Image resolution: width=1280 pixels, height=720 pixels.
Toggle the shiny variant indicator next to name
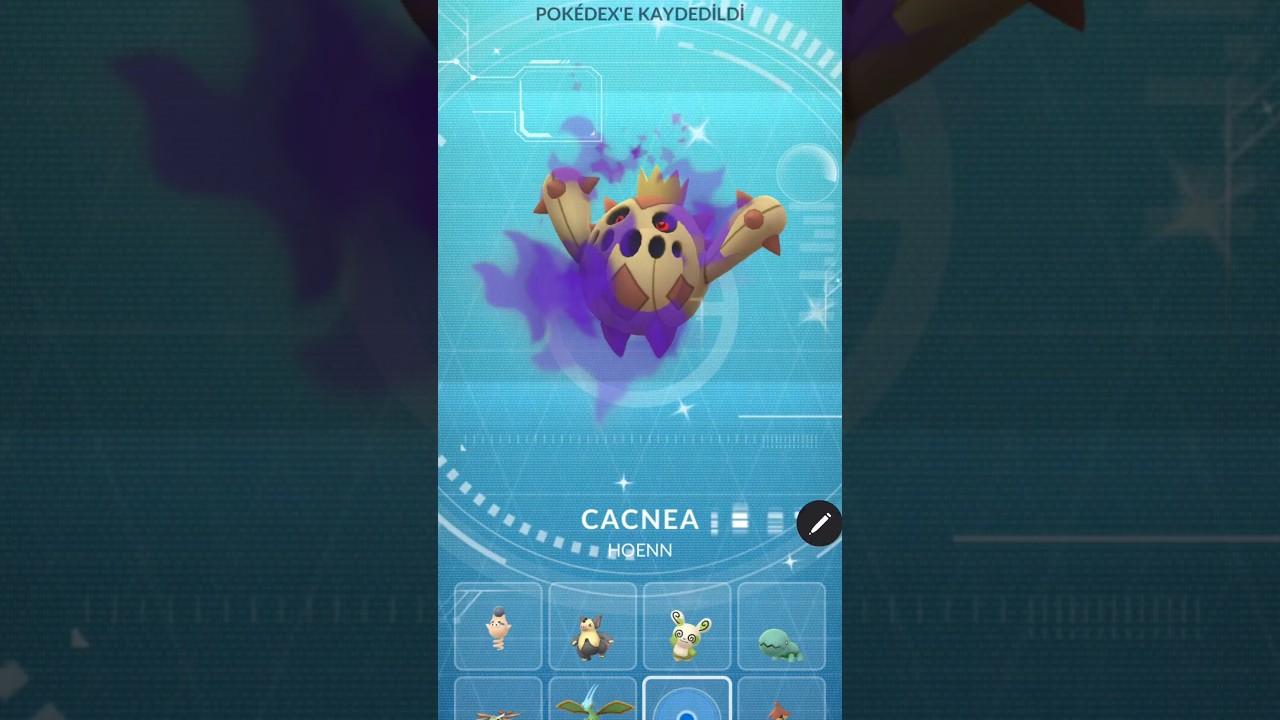point(775,520)
